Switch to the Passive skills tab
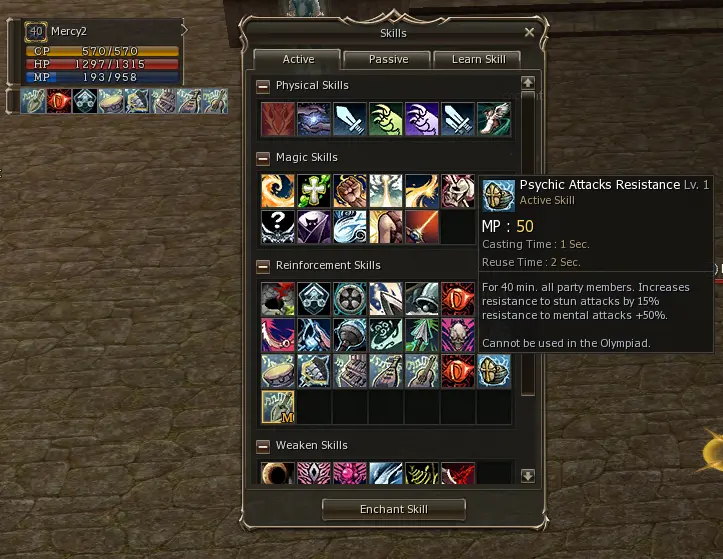 pos(388,59)
